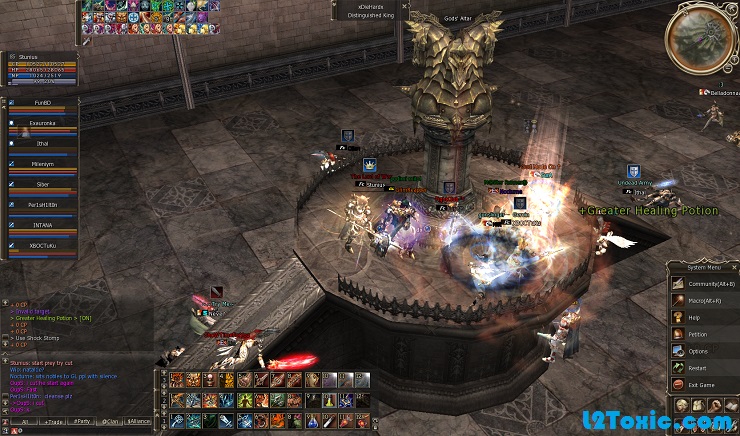Screen dimensions: 740x436
Task: Select party member Milenium
Action: [x=42, y=164]
